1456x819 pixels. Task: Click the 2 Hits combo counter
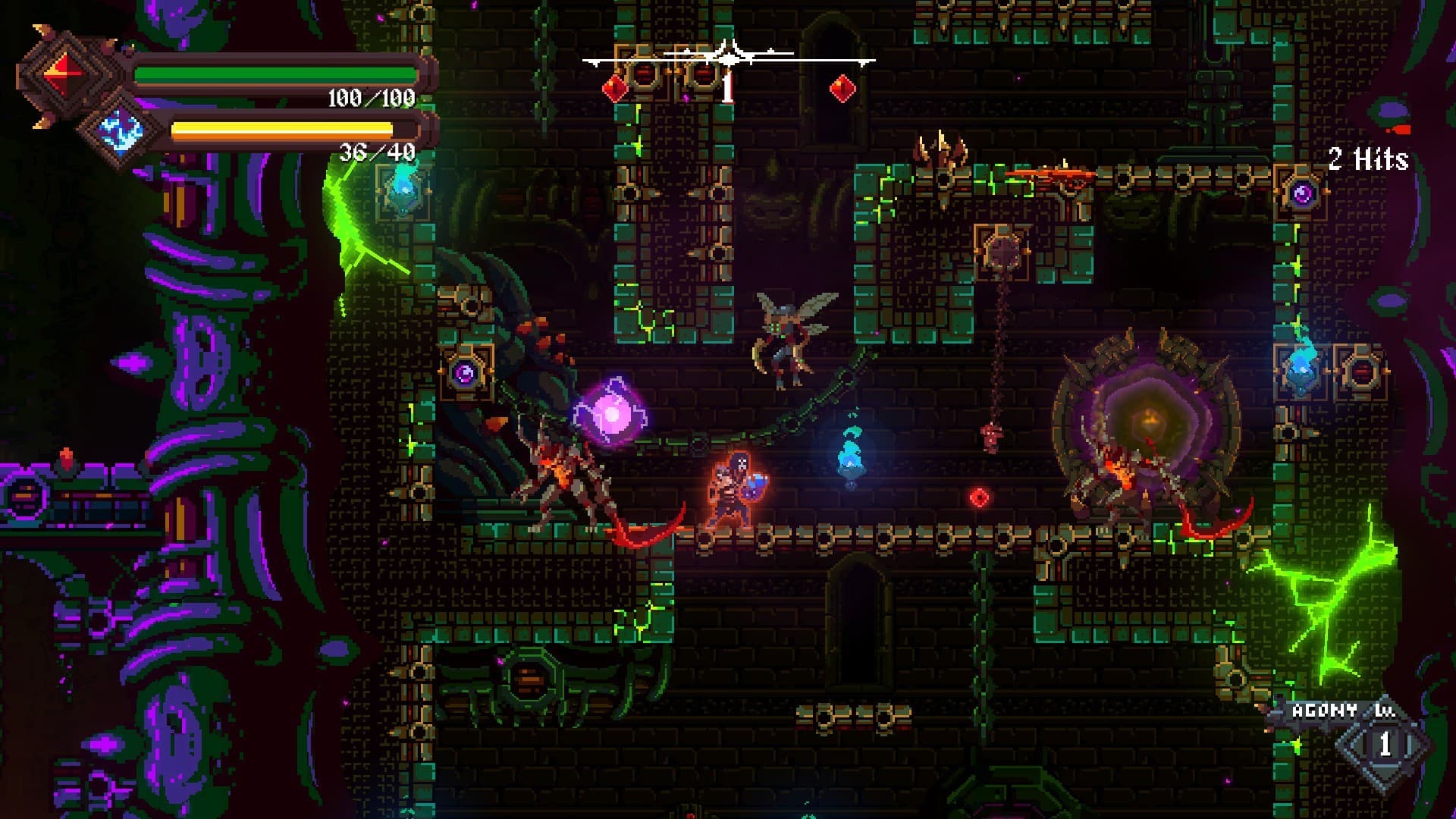[1363, 160]
